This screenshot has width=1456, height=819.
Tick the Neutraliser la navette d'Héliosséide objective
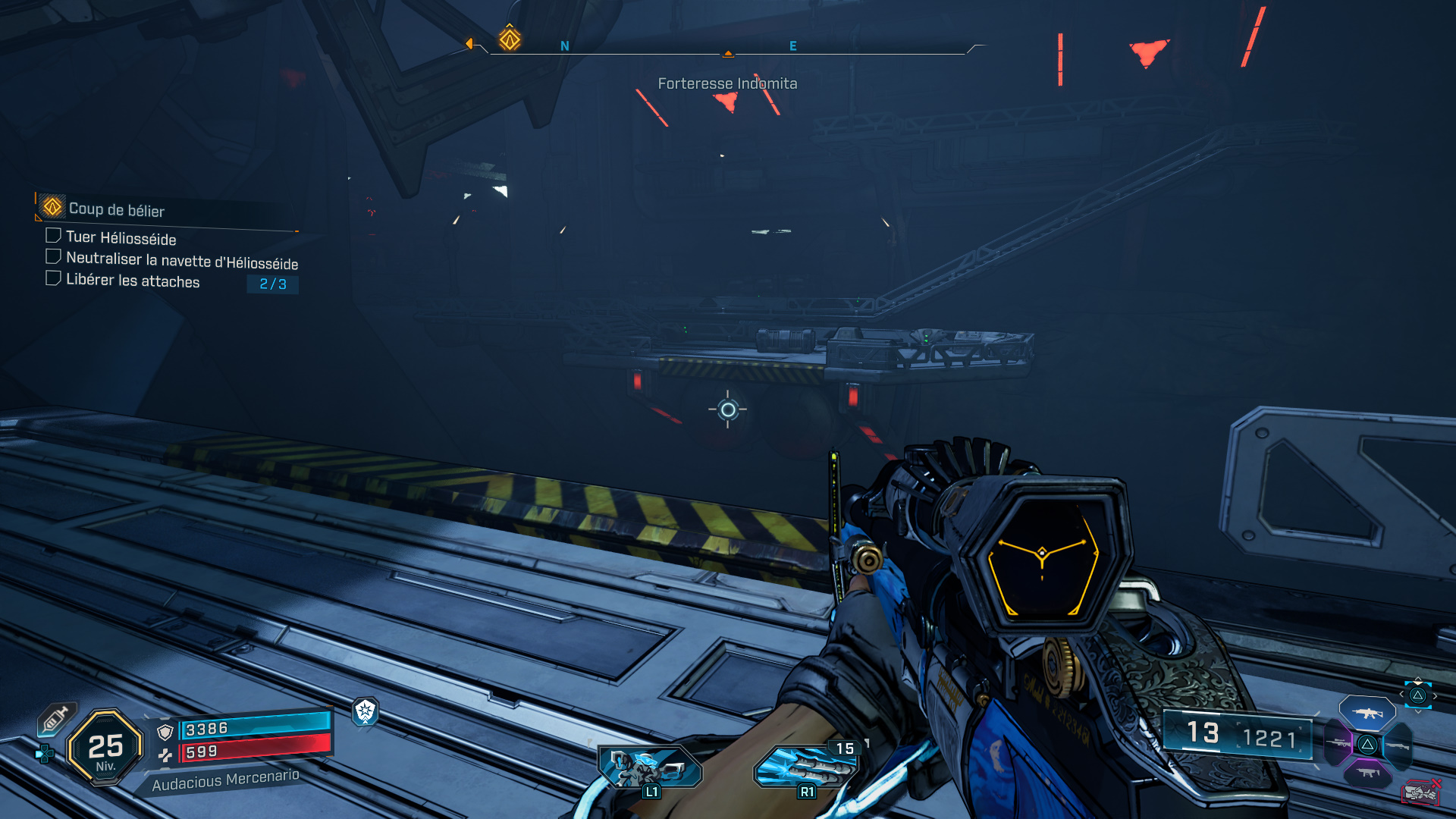(53, 257)
